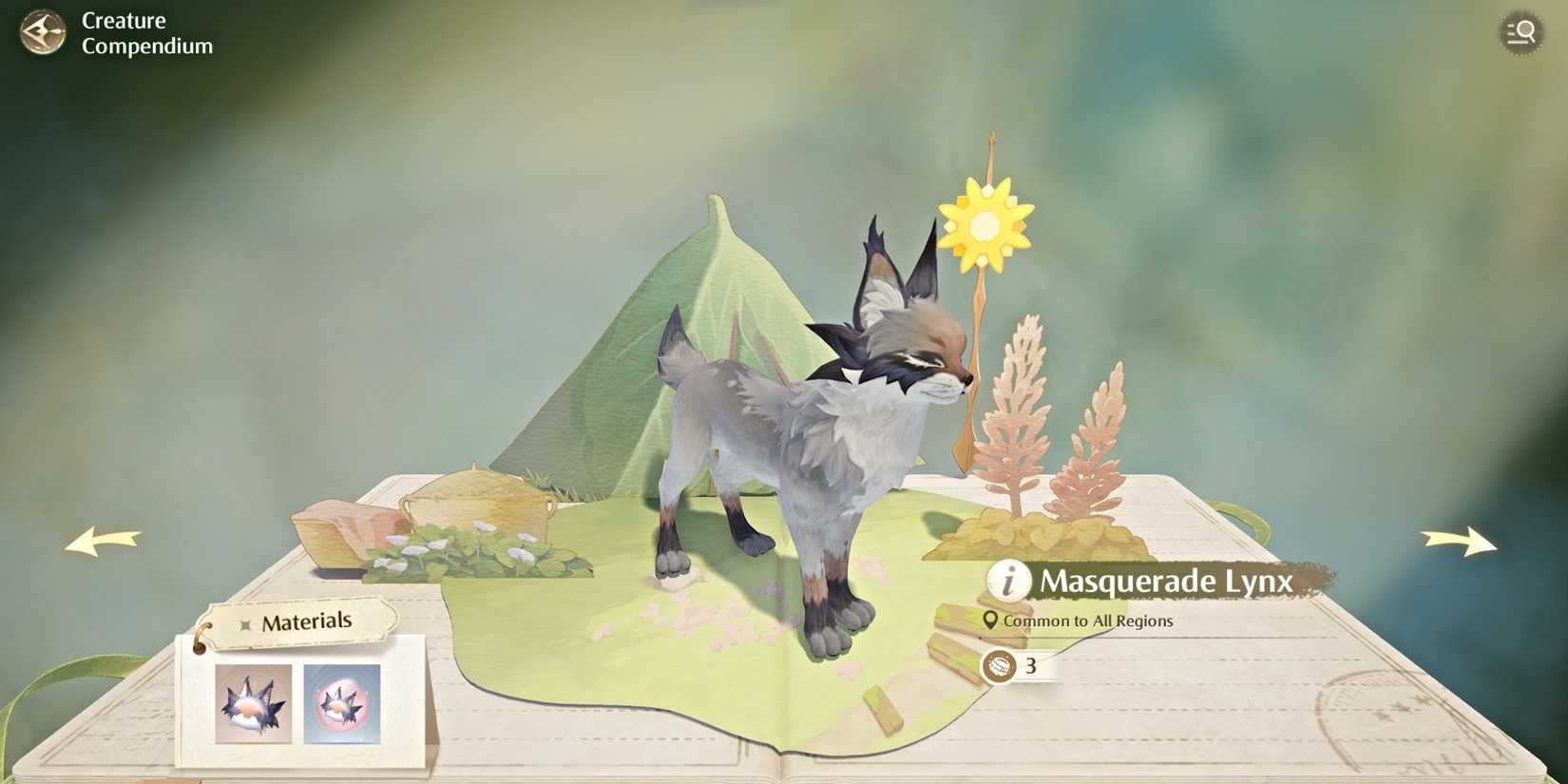Click the Masquerade Lynx creature model
Image resolution: width=1568 pixels, height=784 pixels.
coord(808,428)
